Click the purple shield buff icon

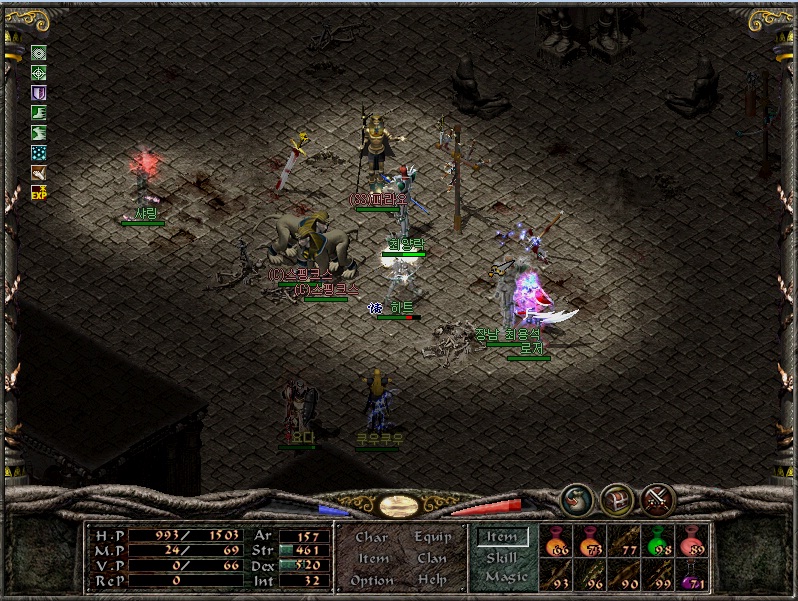click(39, 93)
